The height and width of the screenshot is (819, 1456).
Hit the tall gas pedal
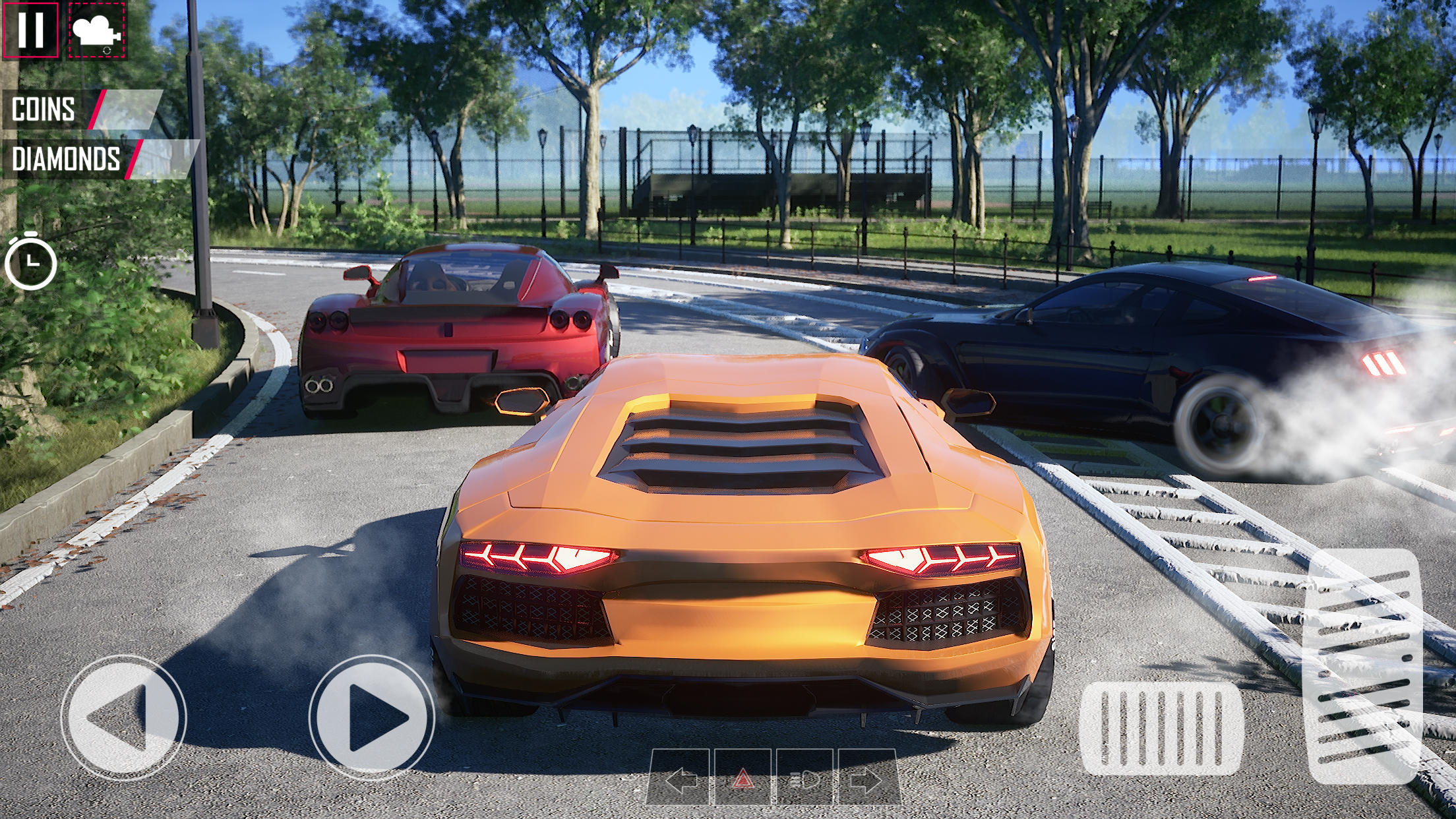(1364, 665)
